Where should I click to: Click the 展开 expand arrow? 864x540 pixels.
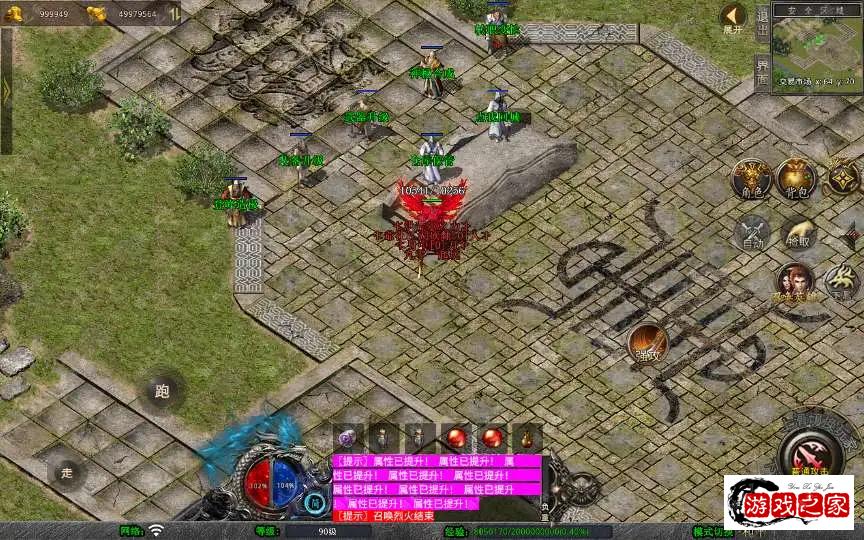pyautogui.click(x=733, y=17)
